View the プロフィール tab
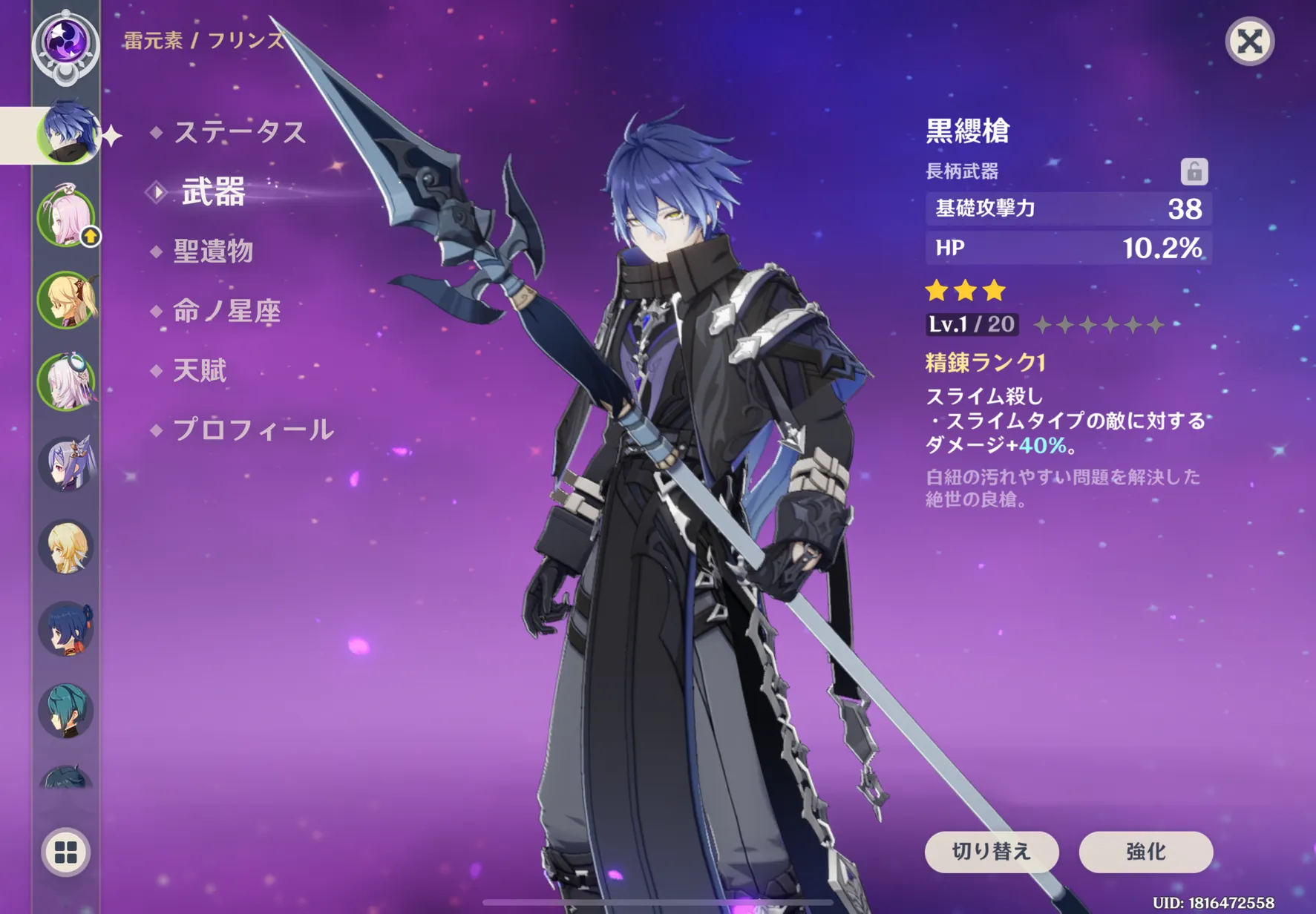 click(252, 430)
